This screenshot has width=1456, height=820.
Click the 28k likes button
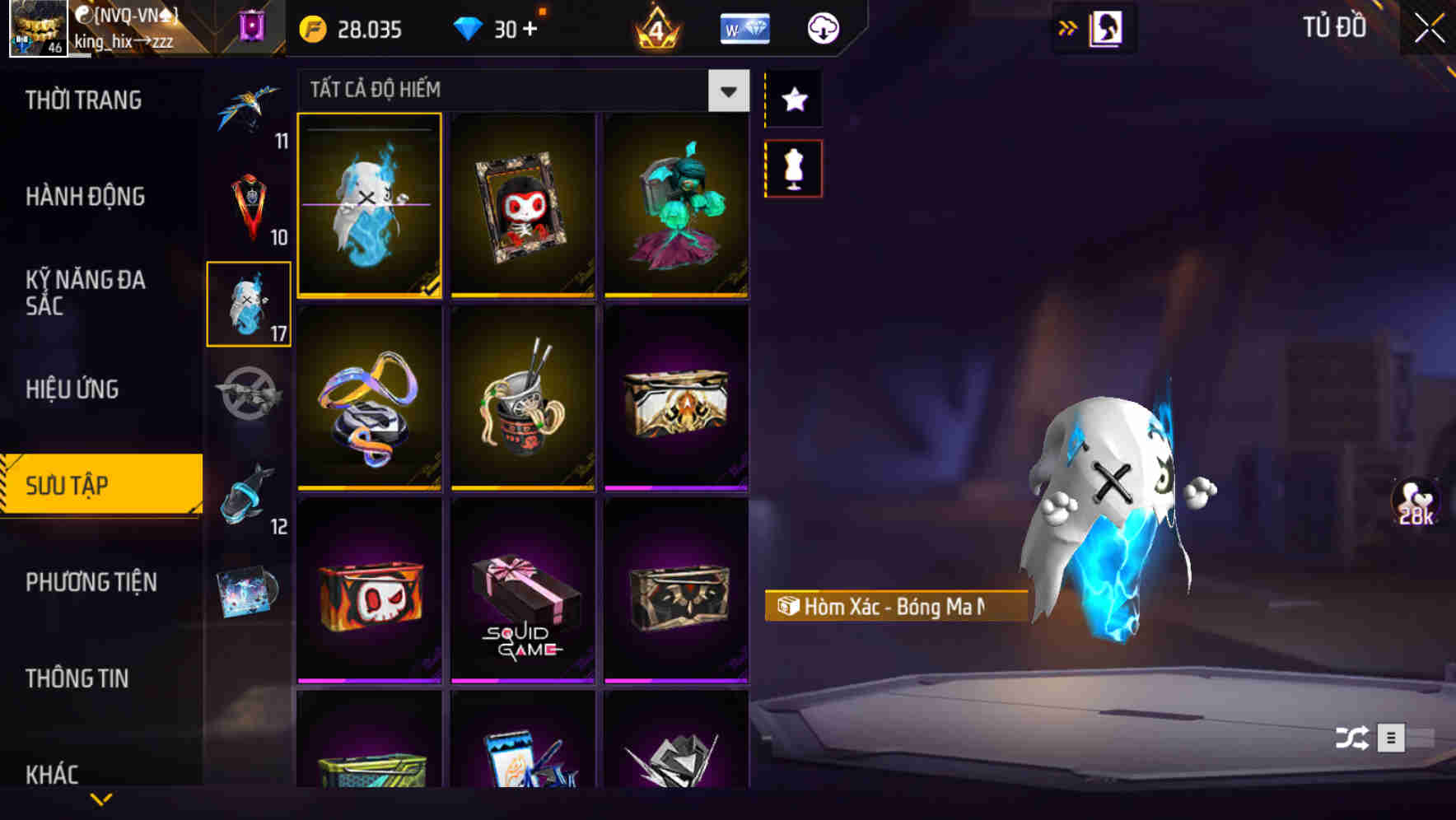(x=1415, y=501)
